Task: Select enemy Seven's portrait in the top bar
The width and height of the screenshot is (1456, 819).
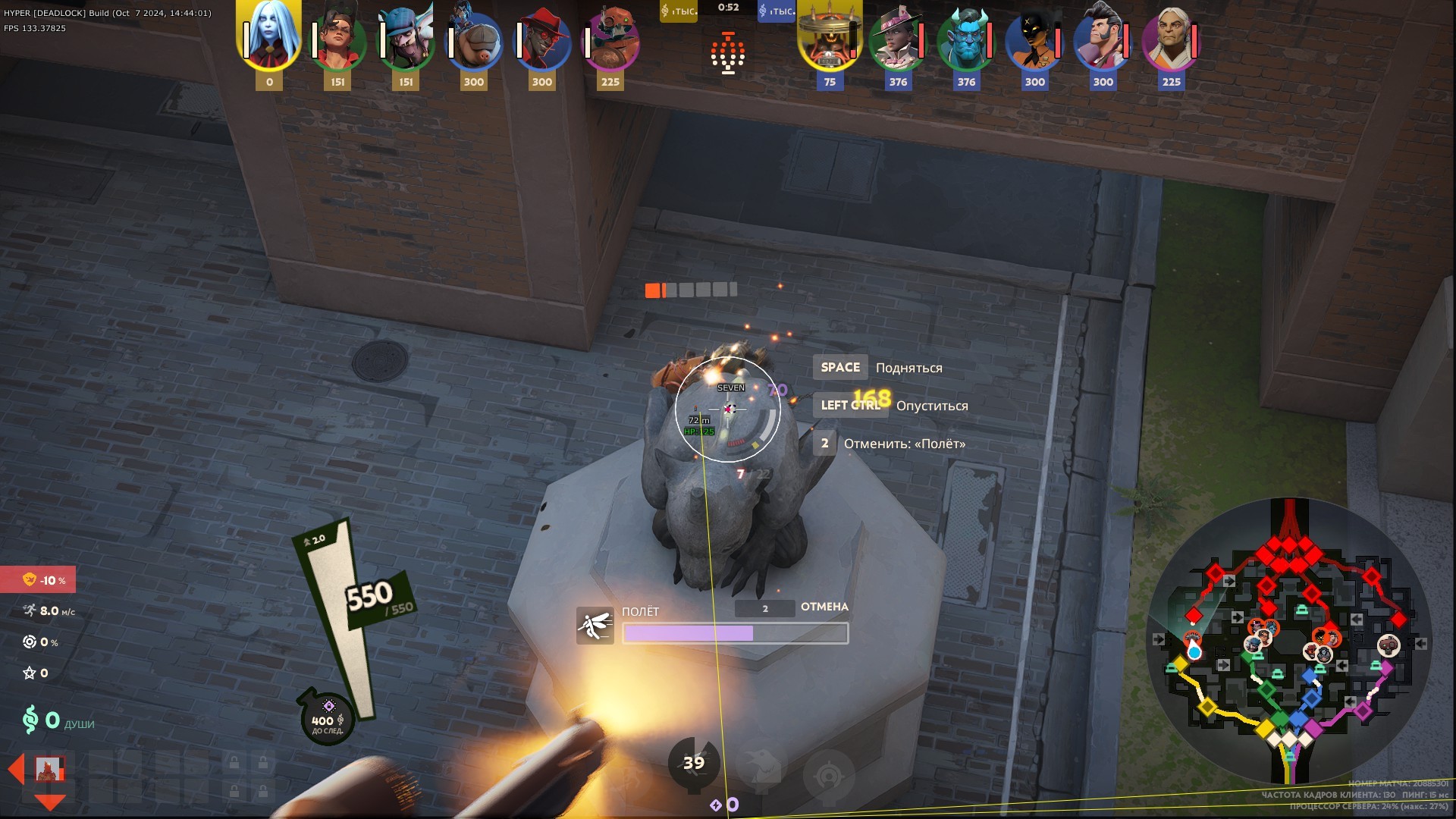Action: (x=830, y=38)
